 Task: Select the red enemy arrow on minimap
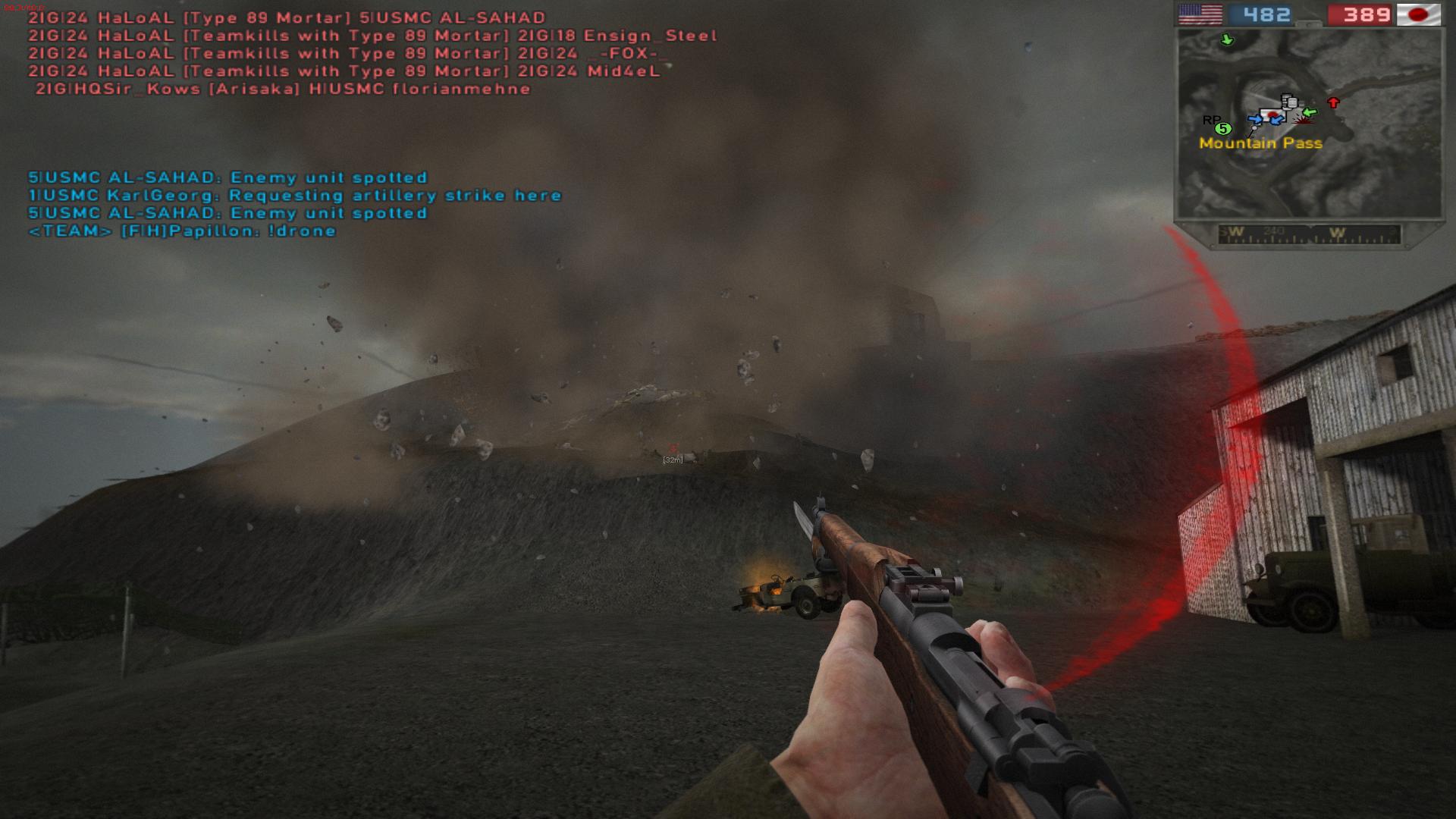1333,102
